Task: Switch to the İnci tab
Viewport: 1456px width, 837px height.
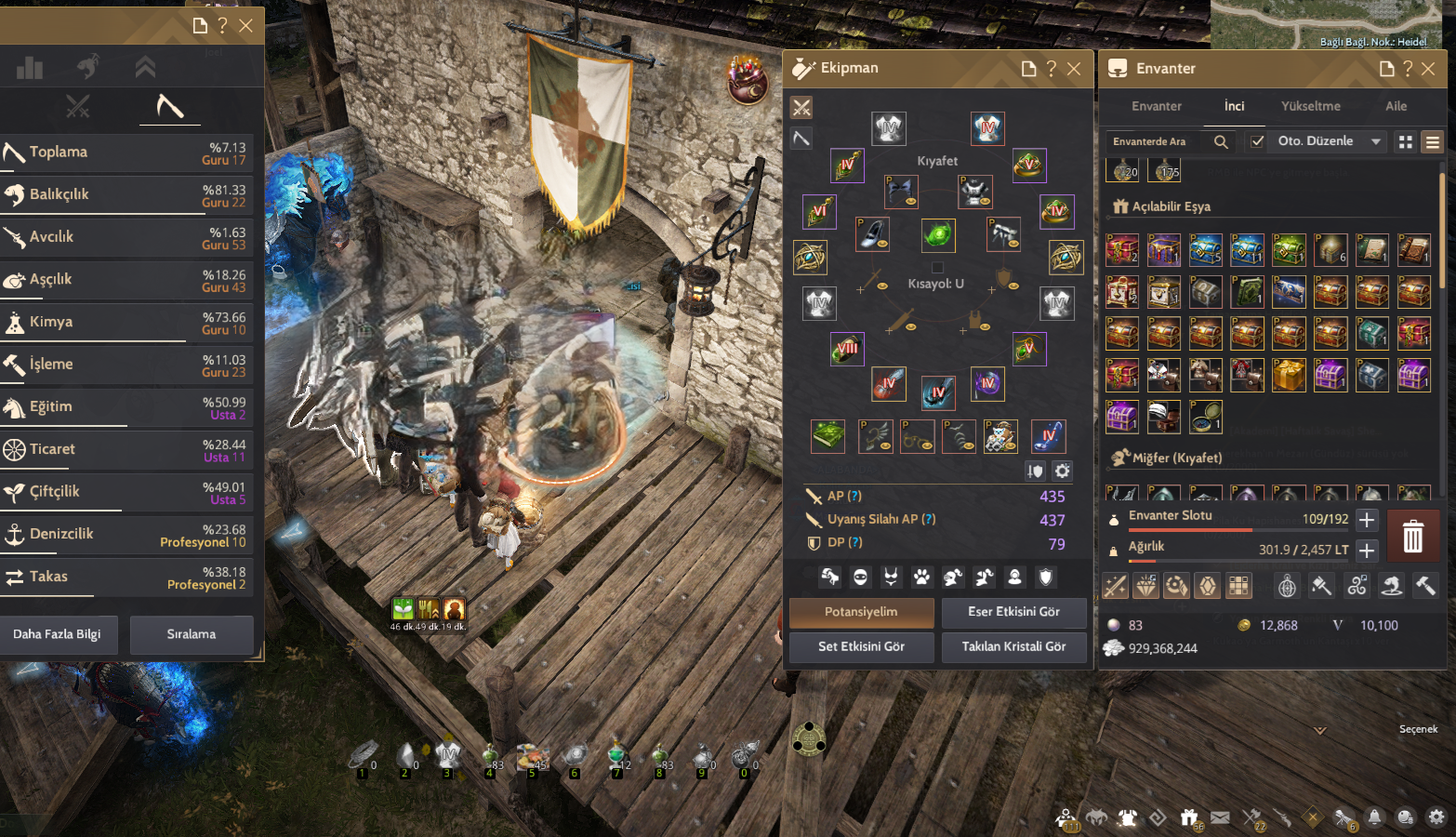Action: [x=1234, y=106]
